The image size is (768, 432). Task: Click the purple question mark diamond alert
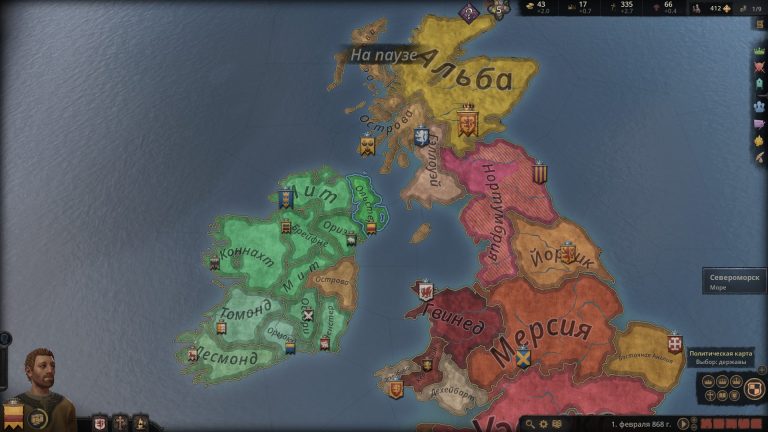(x=468, y=12)
